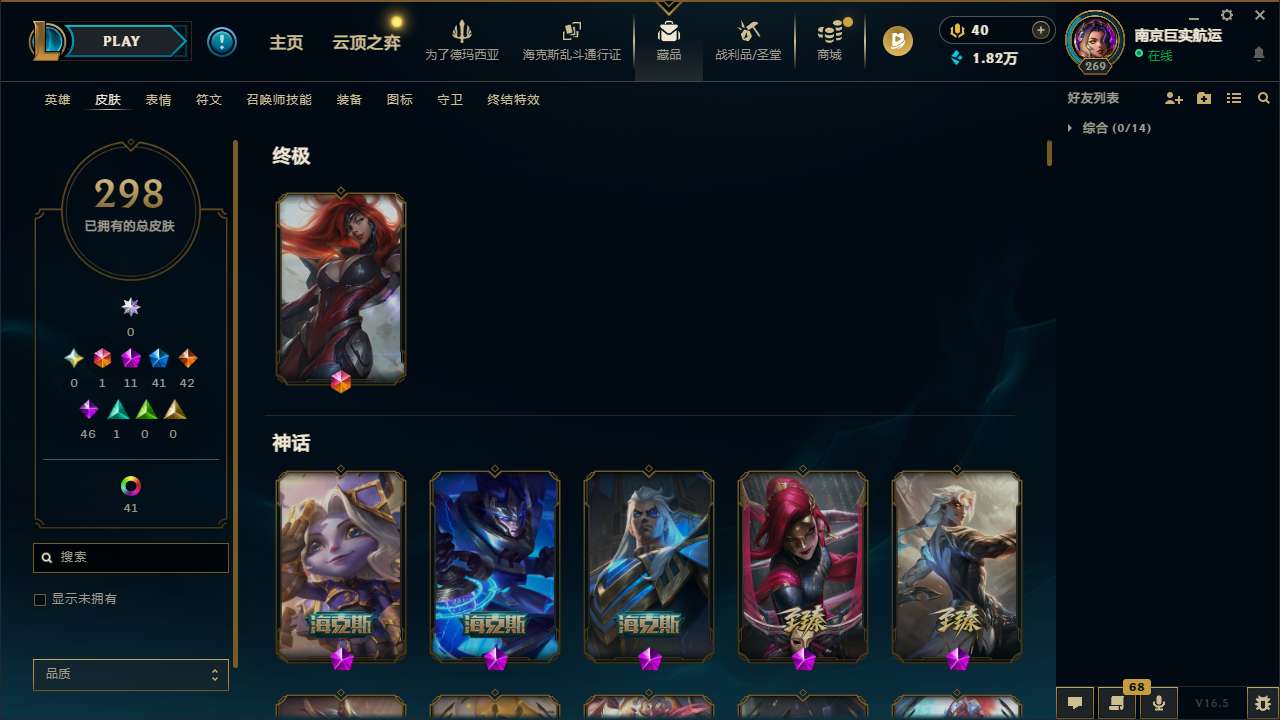Image resolution: width=1280 pixels, height=720 pixels.
Task: Open the 云顶之弈 menu item
Action: pos(365,40)
